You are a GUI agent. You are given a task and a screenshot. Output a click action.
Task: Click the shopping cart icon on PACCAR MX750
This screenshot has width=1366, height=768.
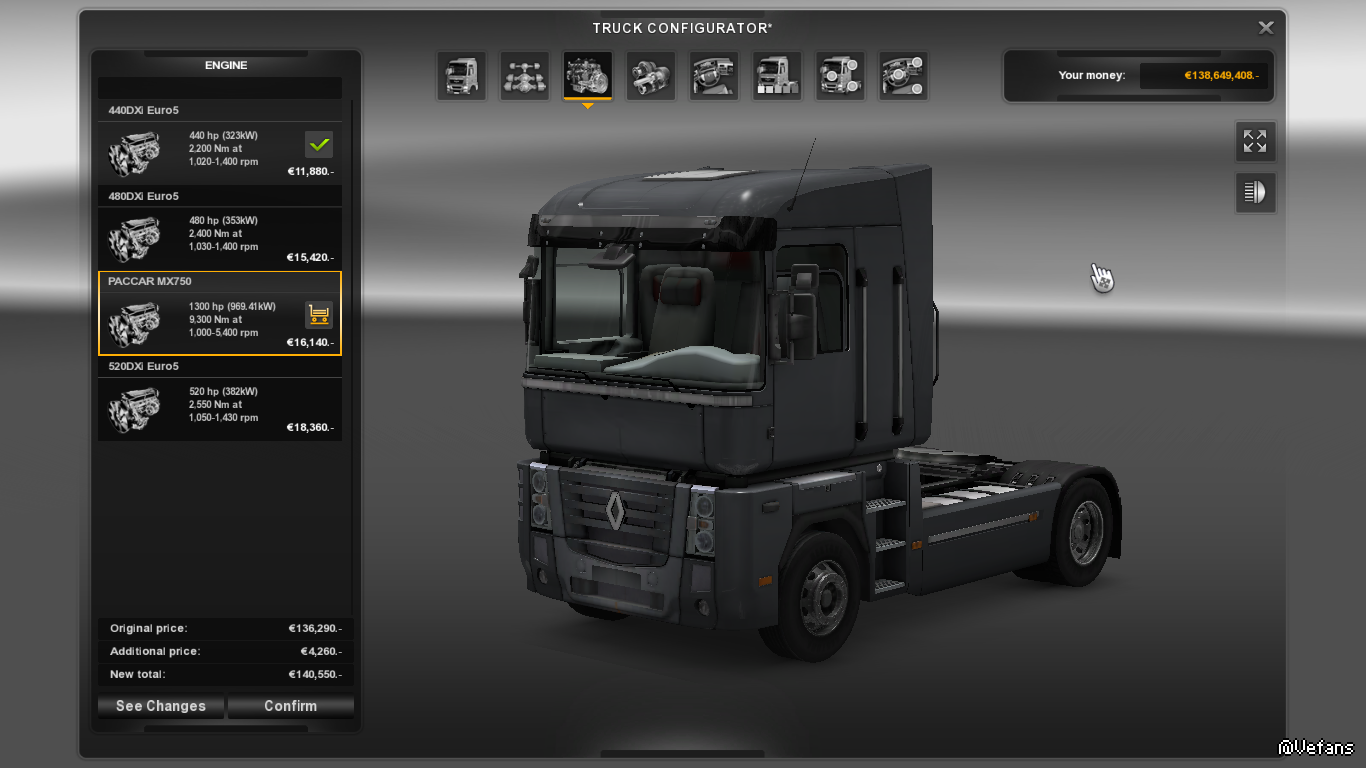(x=319, y=315)
